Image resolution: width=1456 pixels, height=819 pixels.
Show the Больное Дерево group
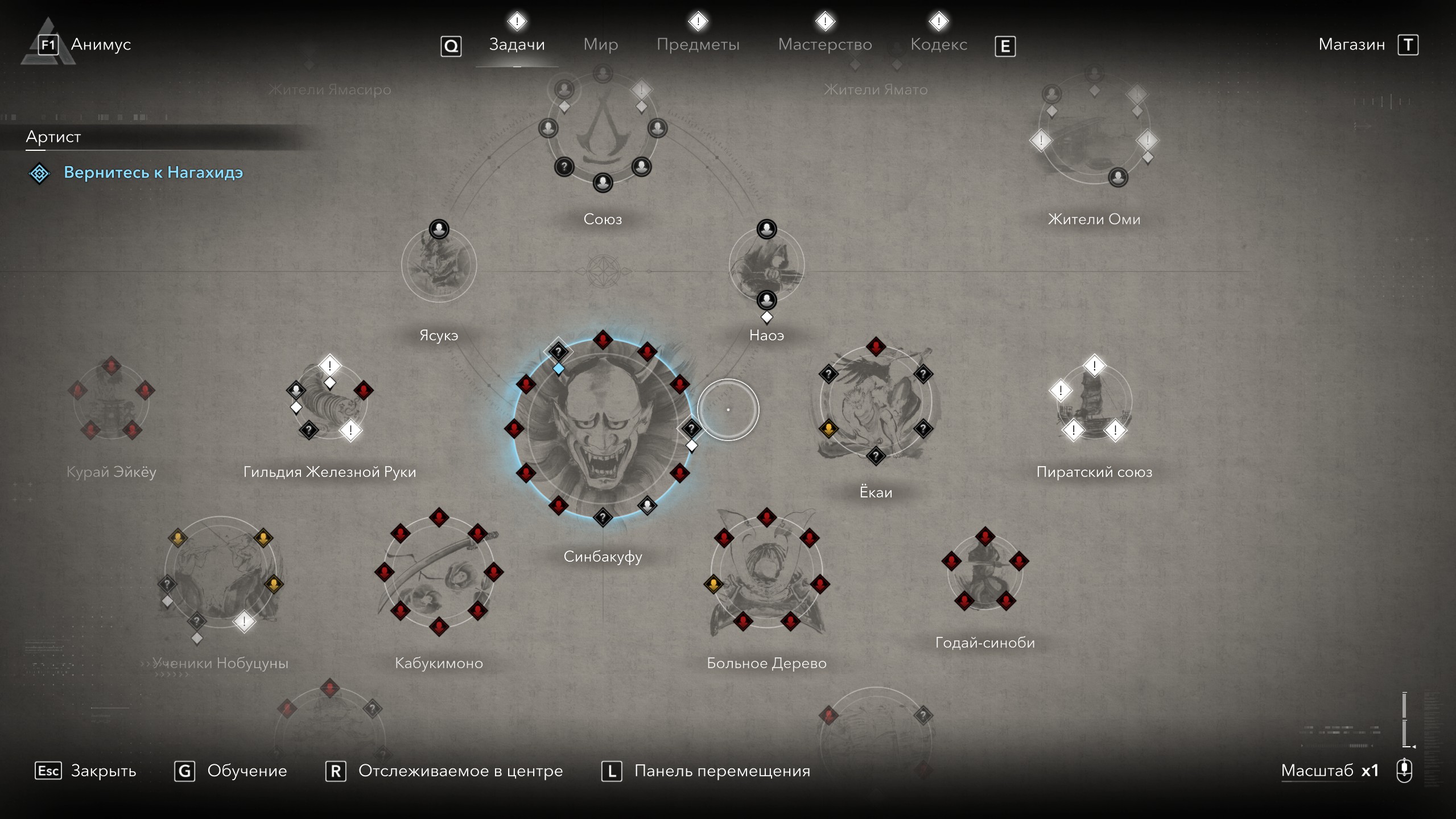pos(766,572)
